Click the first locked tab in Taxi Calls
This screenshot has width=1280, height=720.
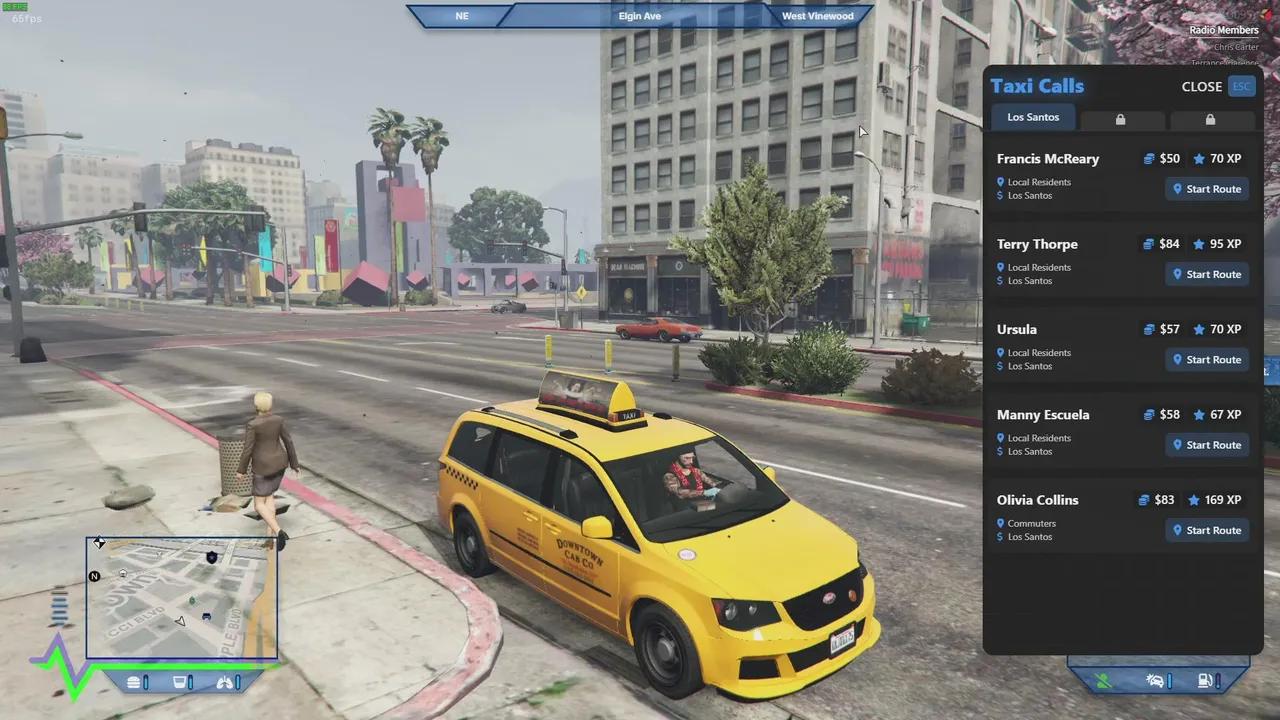click(x=1120, y=119)
